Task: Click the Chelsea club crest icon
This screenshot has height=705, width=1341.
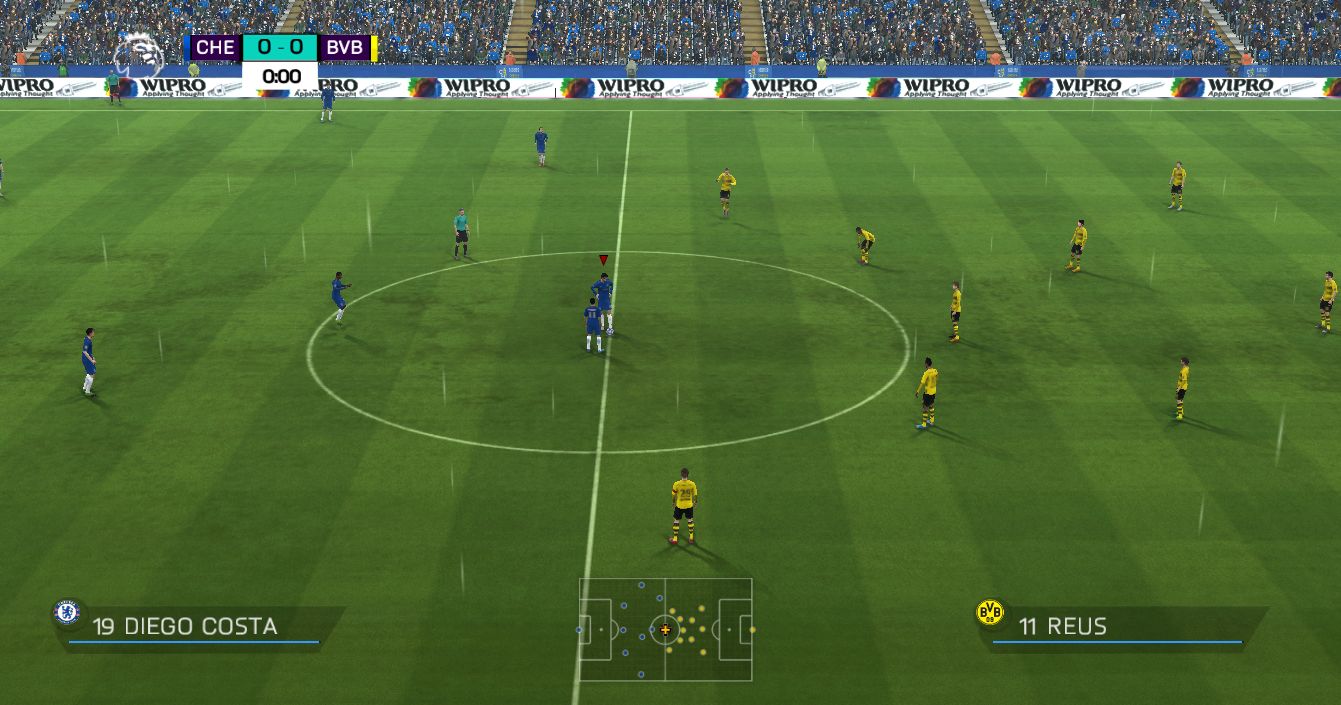Action: click(67, 612)
